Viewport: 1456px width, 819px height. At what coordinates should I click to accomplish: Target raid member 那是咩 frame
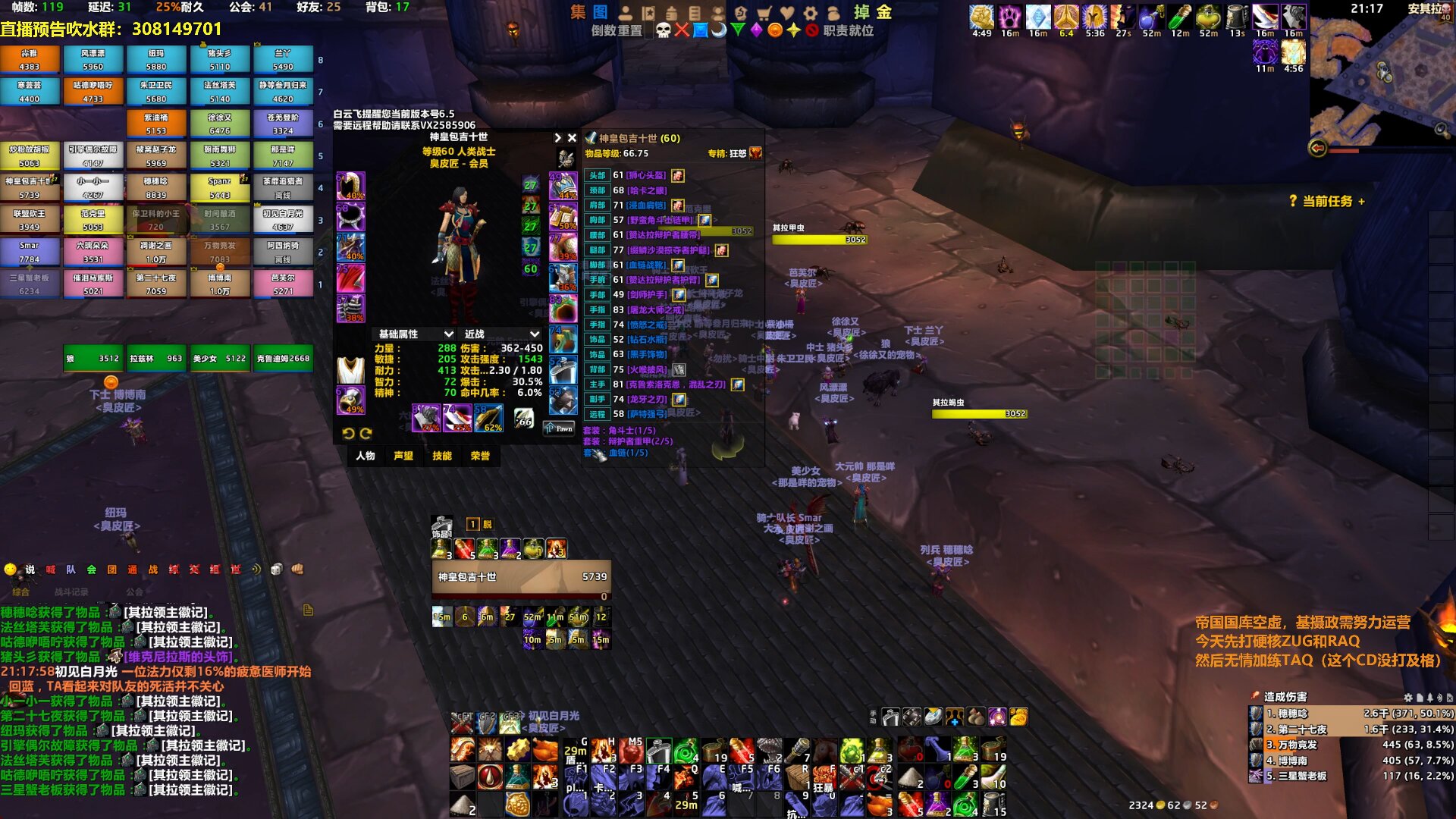[x=283, y=155]
